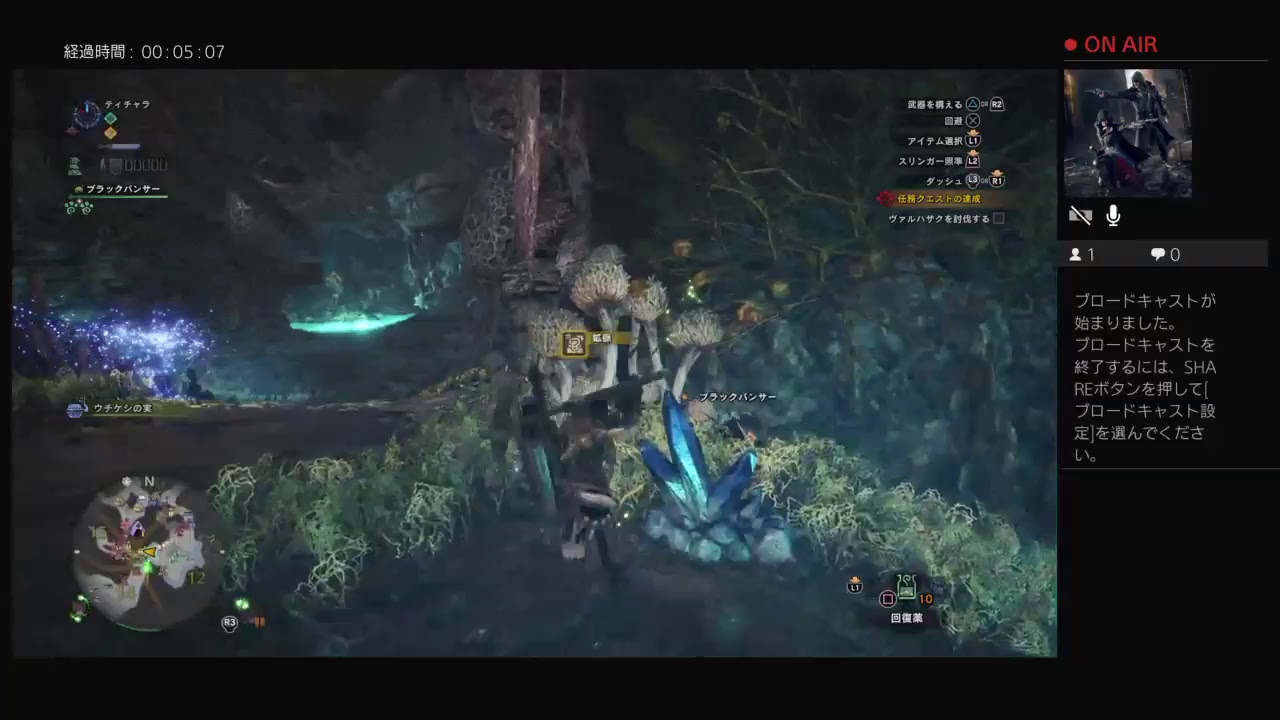Click the R3 button icon under the minimap
The height and width of the screenshot is (720, 1280).
point(230,622)
